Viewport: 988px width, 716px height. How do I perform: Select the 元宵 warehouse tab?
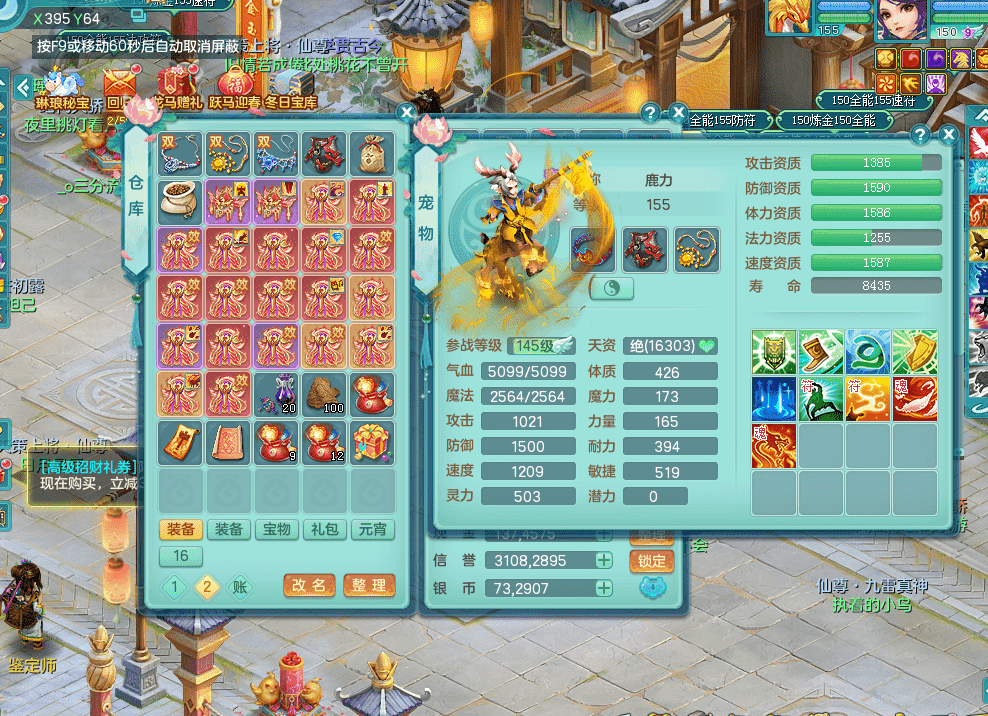[373, 529]
